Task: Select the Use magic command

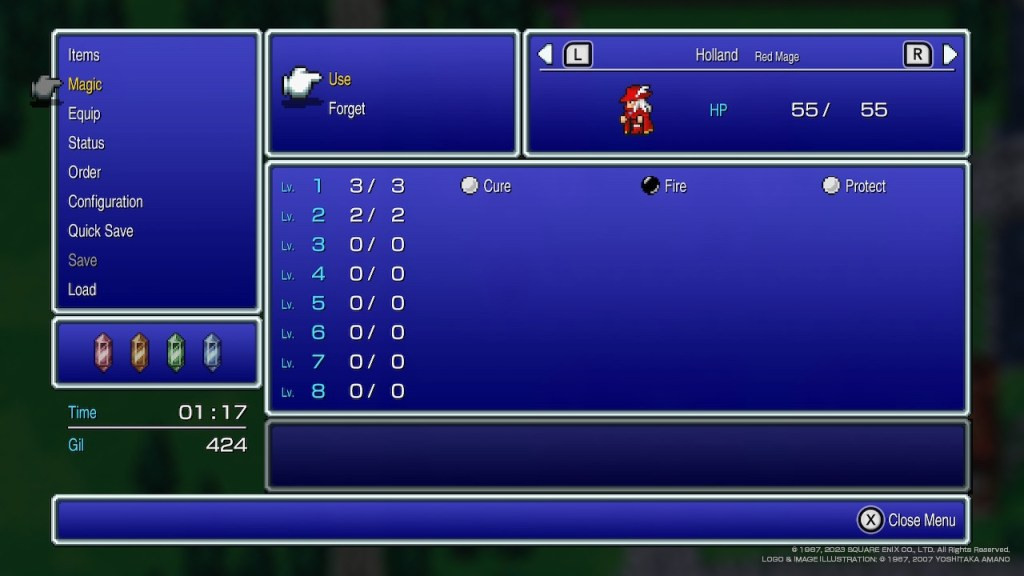Action: click(340, 79)
